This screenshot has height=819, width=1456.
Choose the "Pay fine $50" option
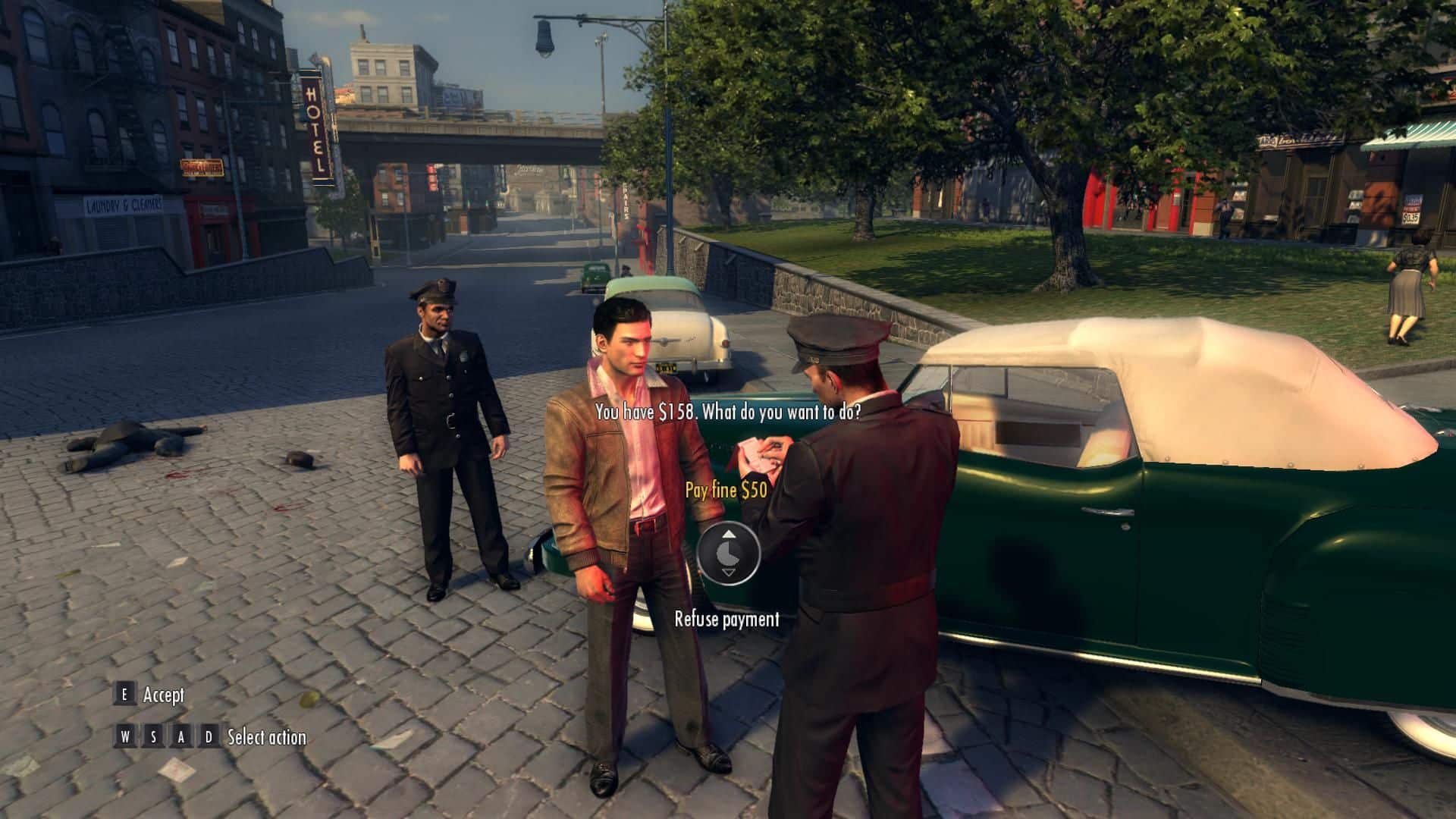click(x=726, y=490)
